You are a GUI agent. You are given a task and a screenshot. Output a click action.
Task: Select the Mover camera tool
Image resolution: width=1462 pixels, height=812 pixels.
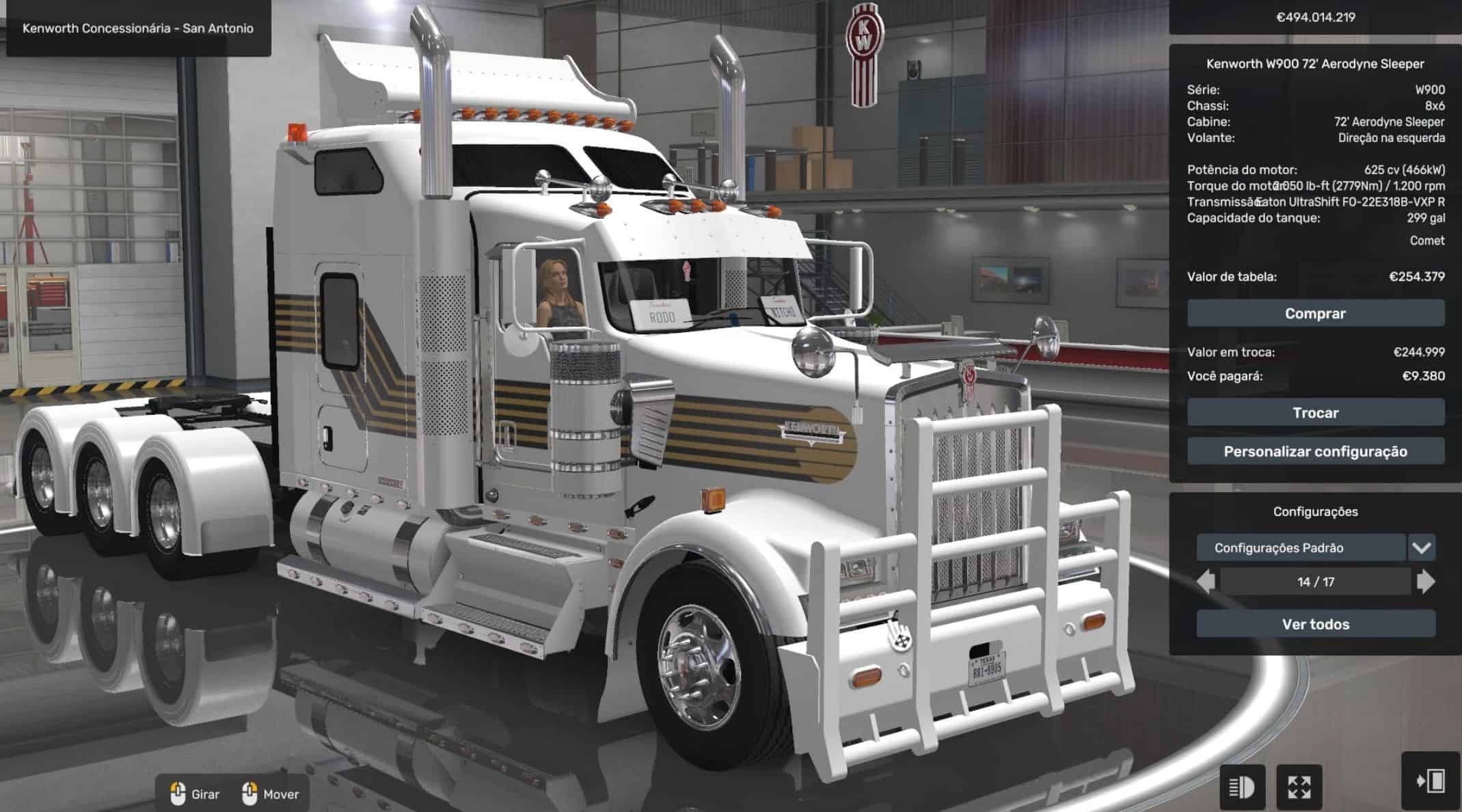coord(271,794)
